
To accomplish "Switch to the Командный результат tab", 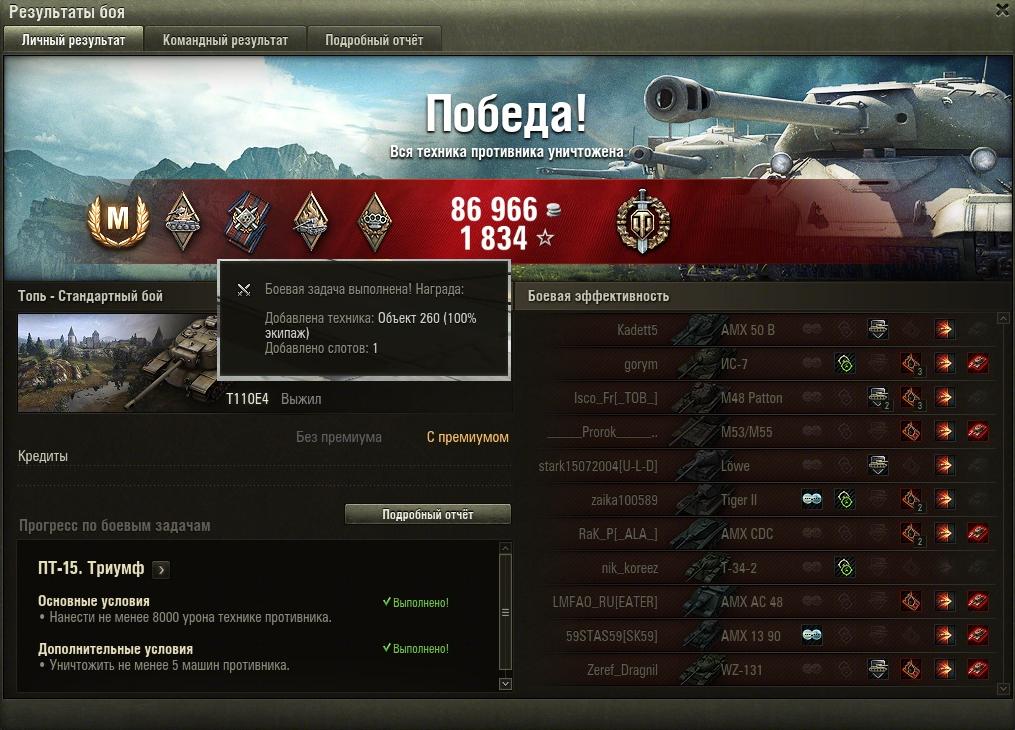I will pyautogui.click(x=225, y=40).
